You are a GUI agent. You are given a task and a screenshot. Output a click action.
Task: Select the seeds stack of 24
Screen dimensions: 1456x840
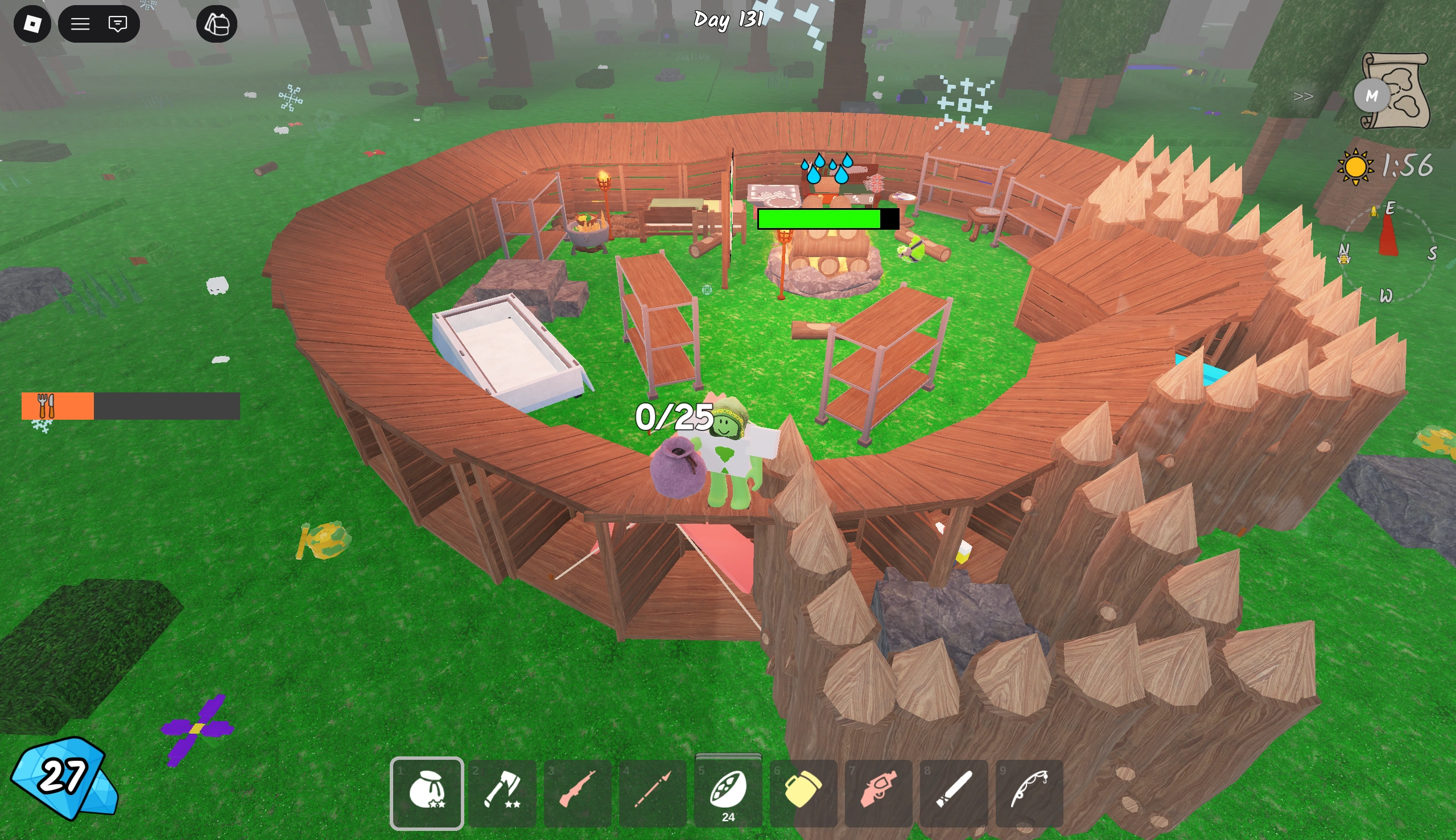tap(729, 795)
